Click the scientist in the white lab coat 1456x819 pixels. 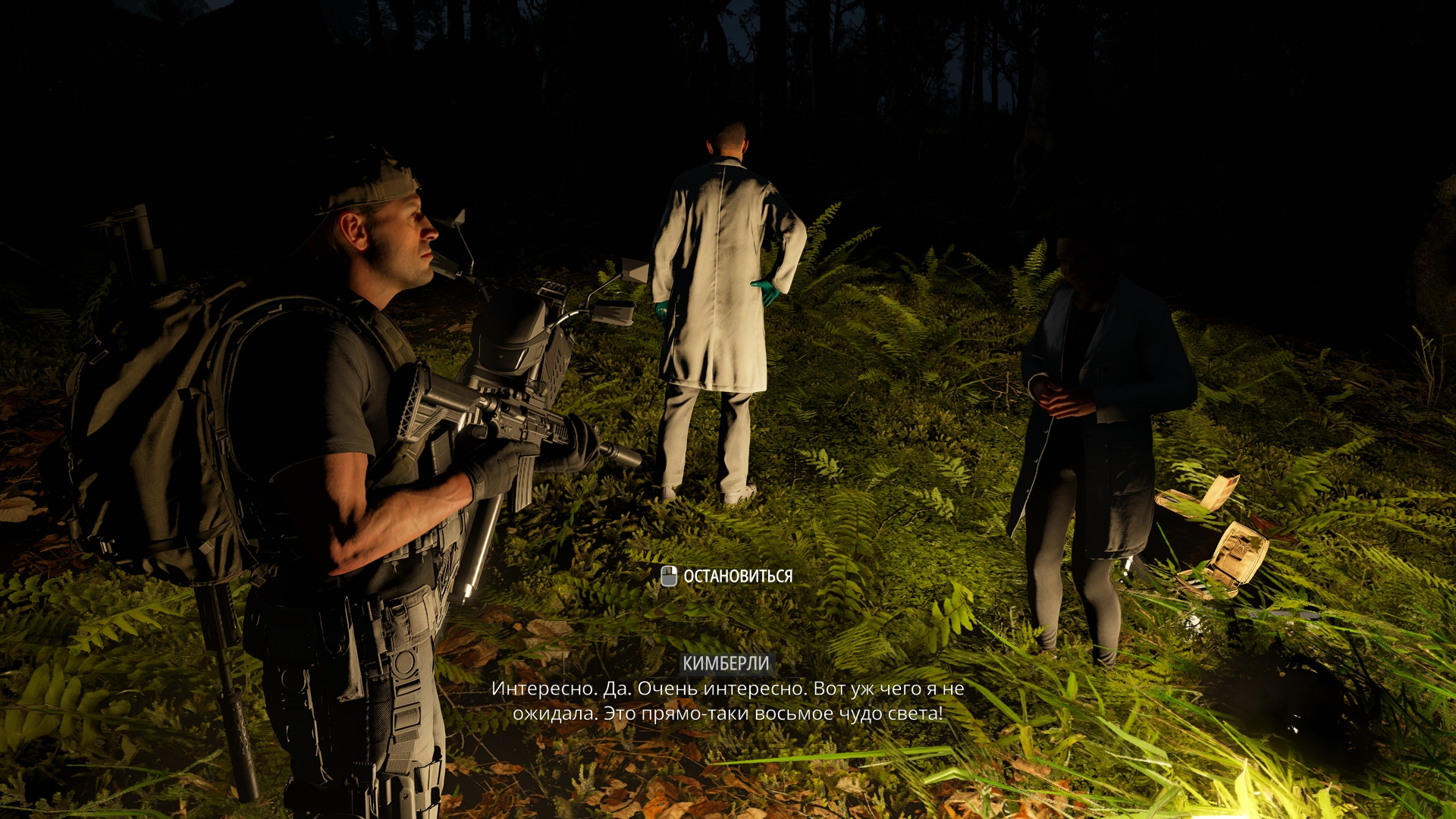(720, 303)
